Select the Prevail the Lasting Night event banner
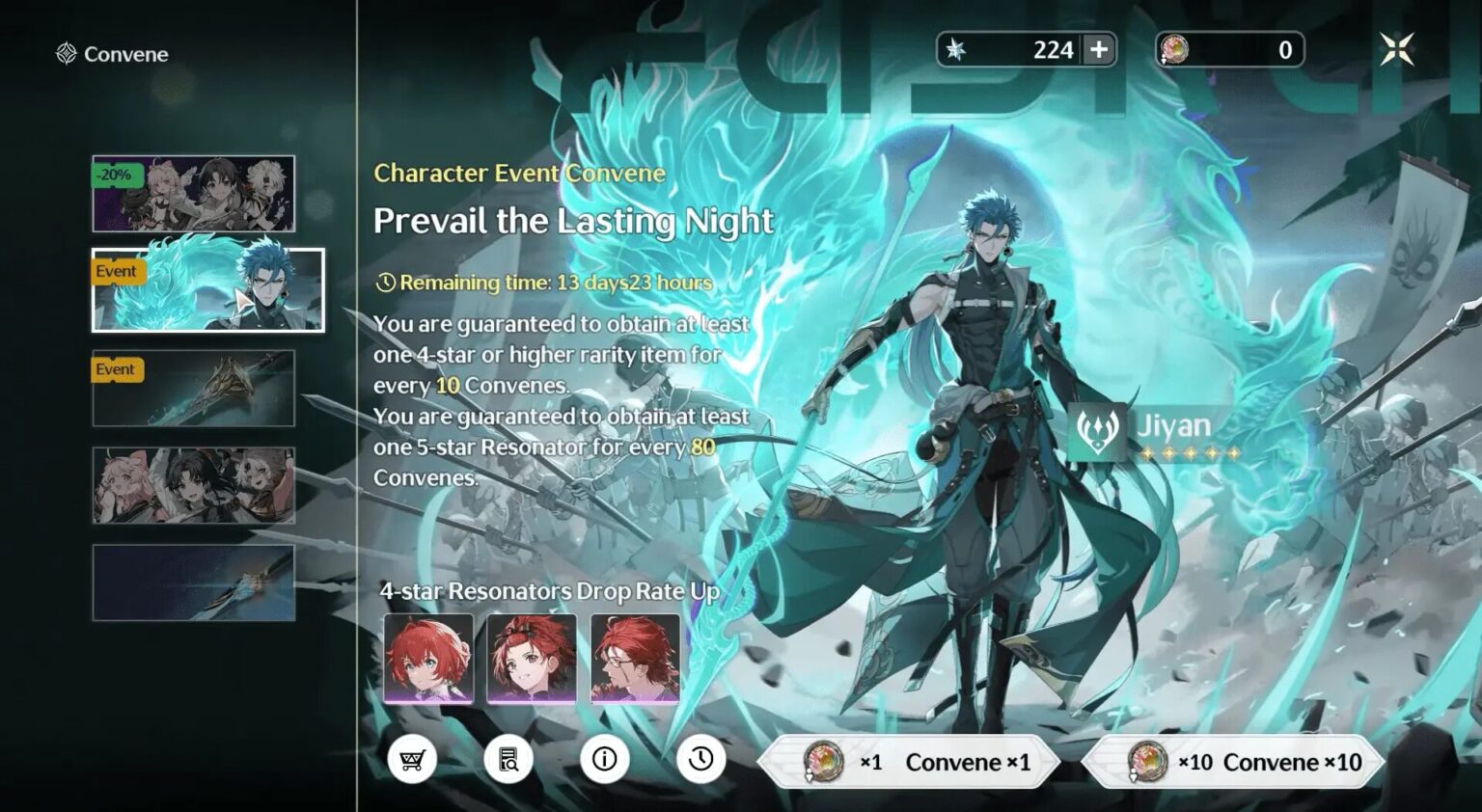The height and width of the screenshot is (812, 1482). [x=206, y=289]
